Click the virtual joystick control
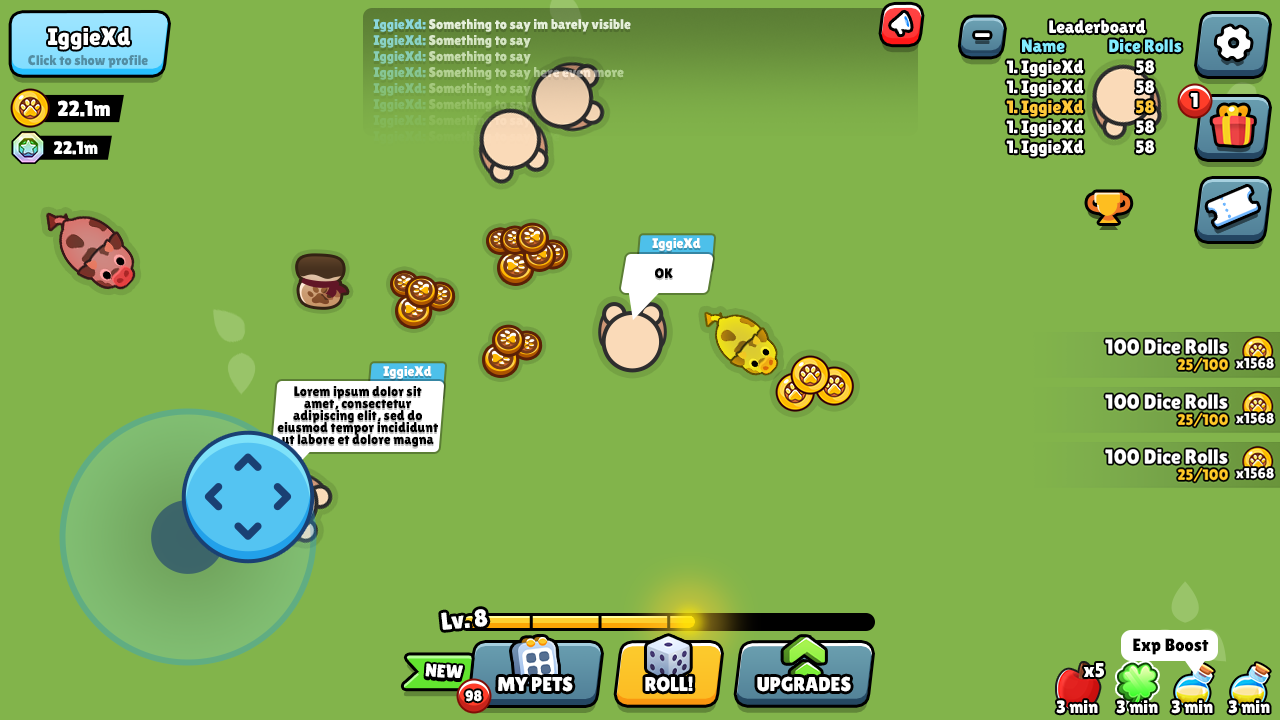Image resolution: width=1280 pixels, height=720 pixels. [247, 494]
